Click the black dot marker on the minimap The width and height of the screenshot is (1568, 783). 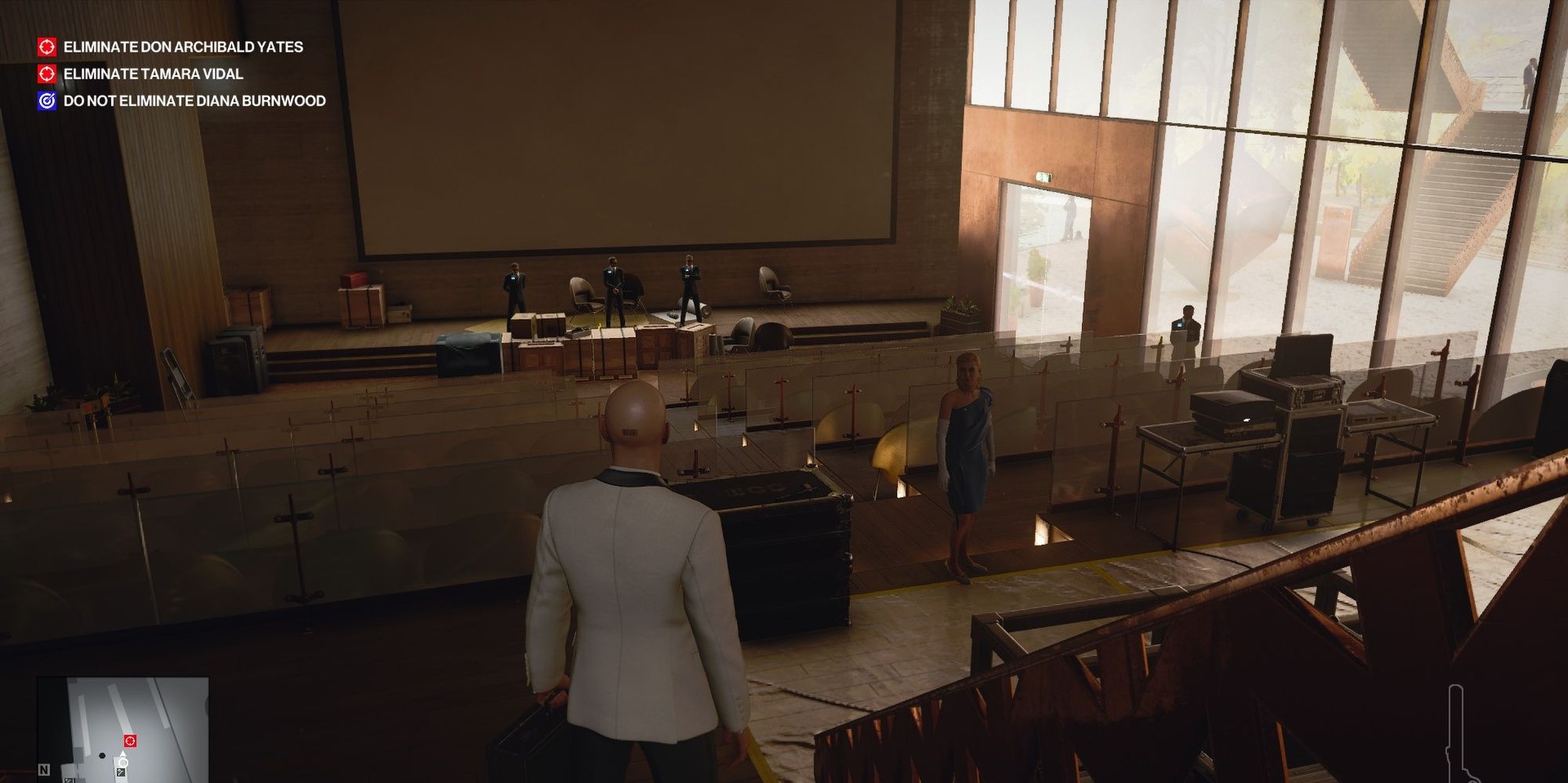(x=102, y=756)
